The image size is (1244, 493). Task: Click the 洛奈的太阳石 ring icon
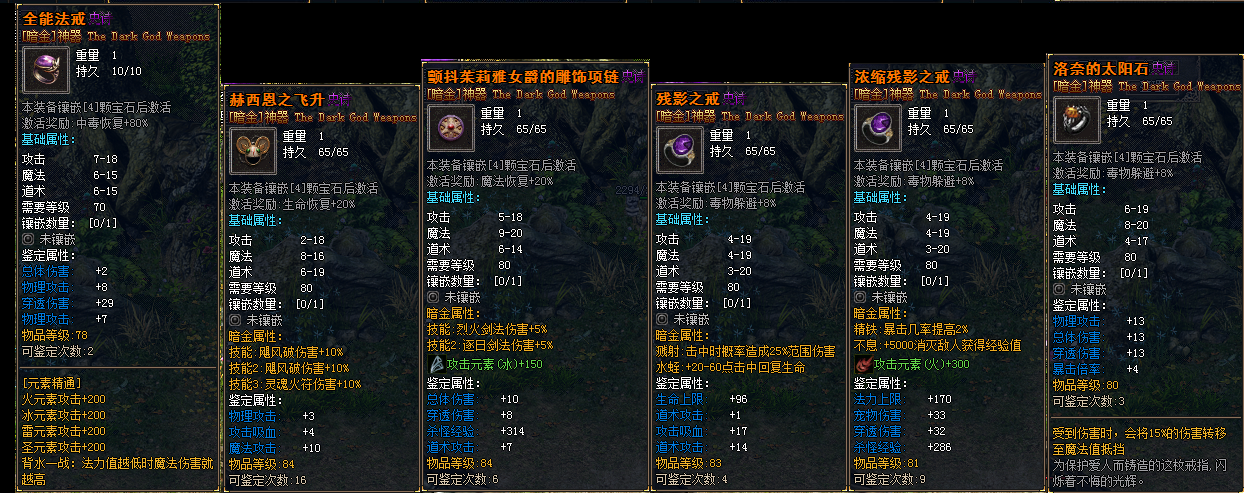tap(1075, 120)
